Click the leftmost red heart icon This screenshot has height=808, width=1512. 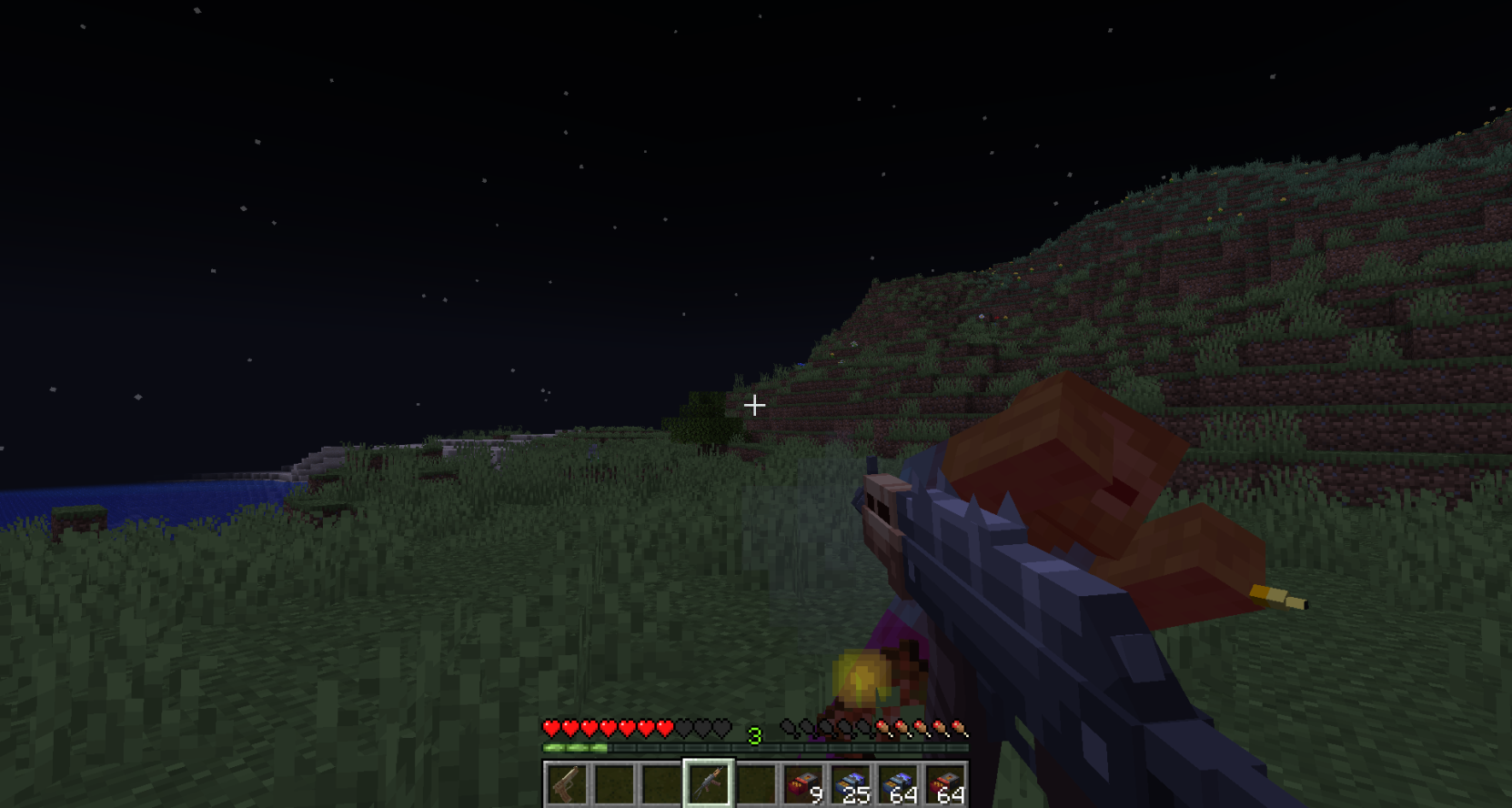tap(550, 729)
